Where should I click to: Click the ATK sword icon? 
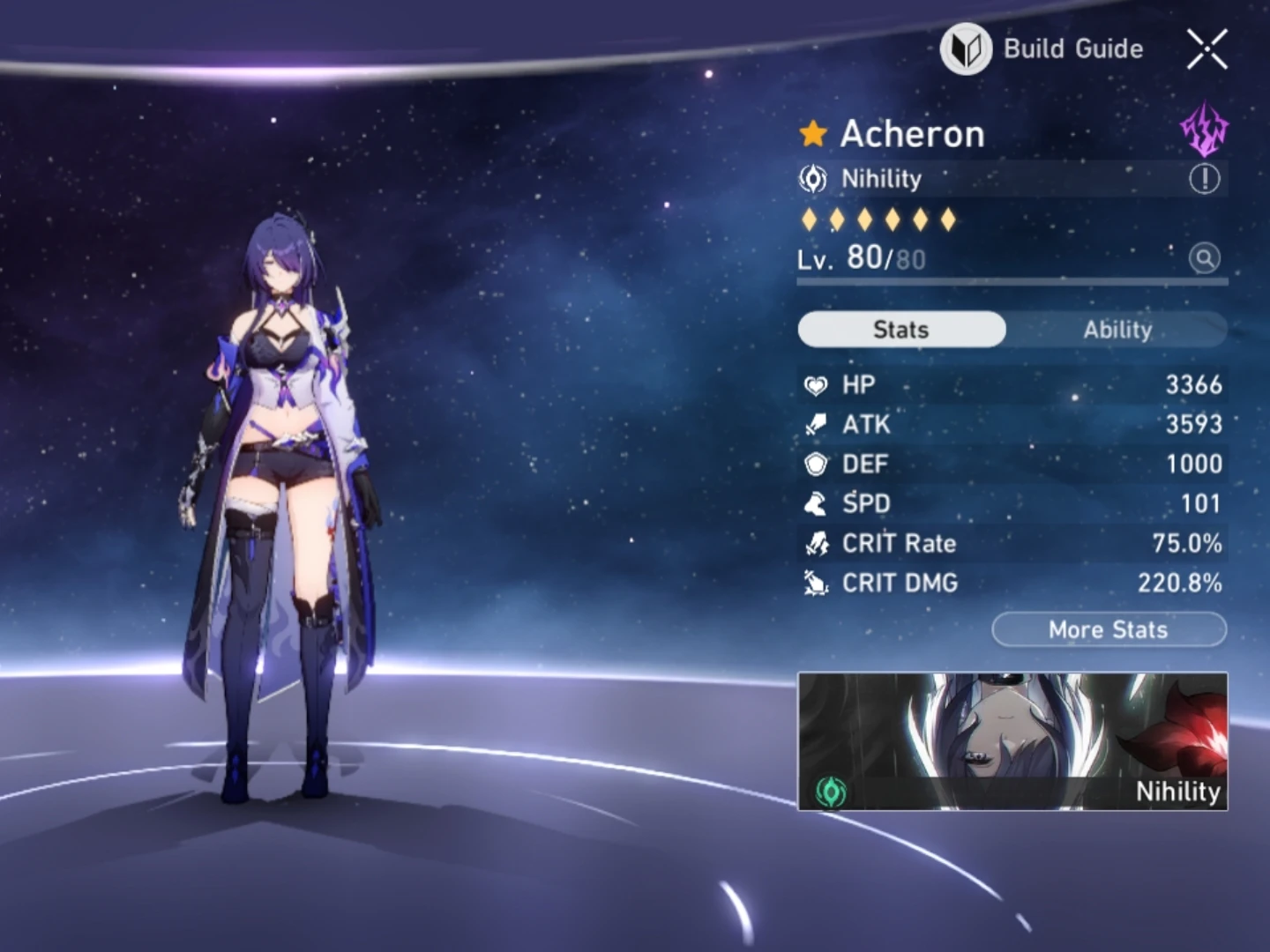817,425
